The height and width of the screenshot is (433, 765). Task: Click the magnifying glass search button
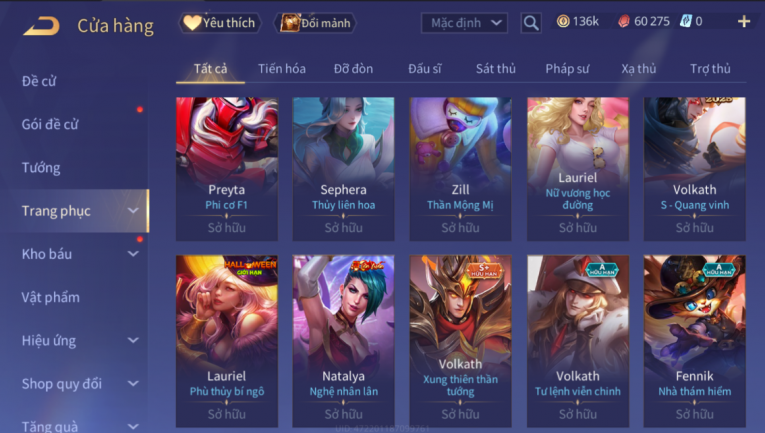pyautogui.click(x=531, y=22)
